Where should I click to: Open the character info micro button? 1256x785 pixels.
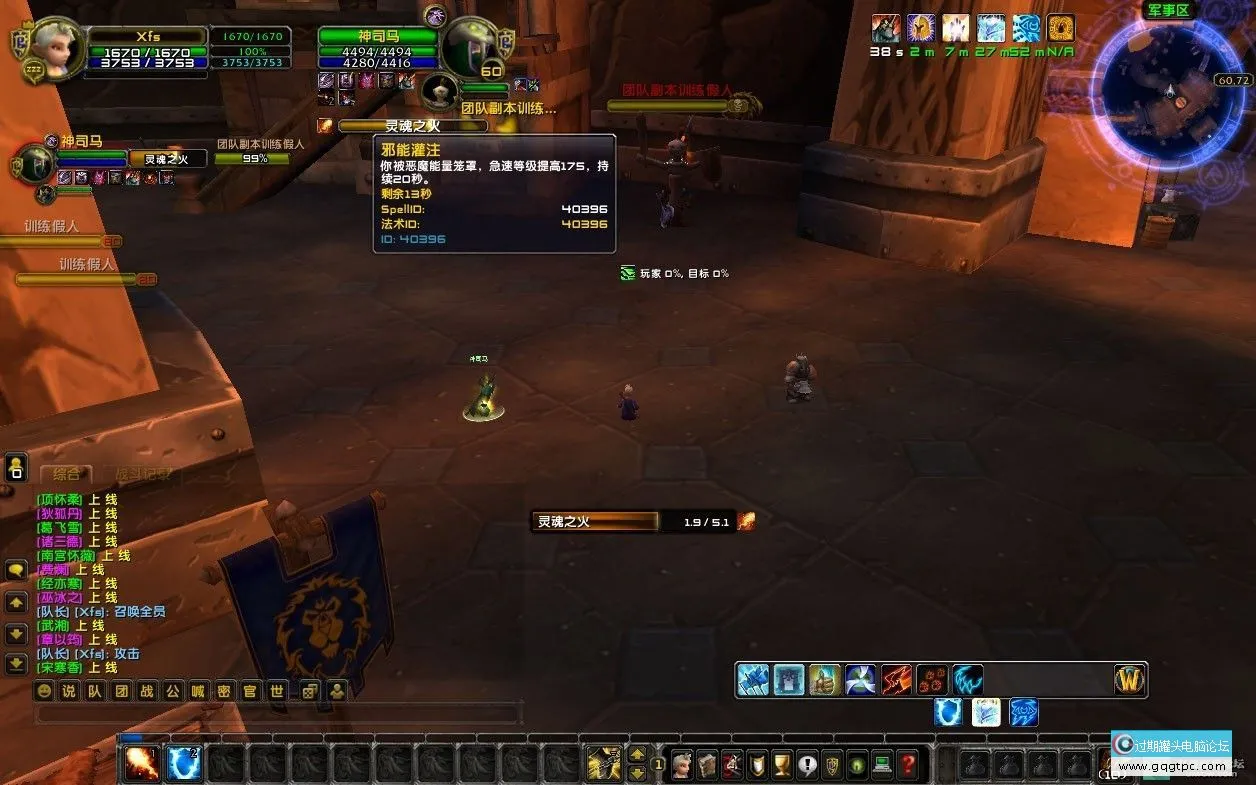(682, 765)
